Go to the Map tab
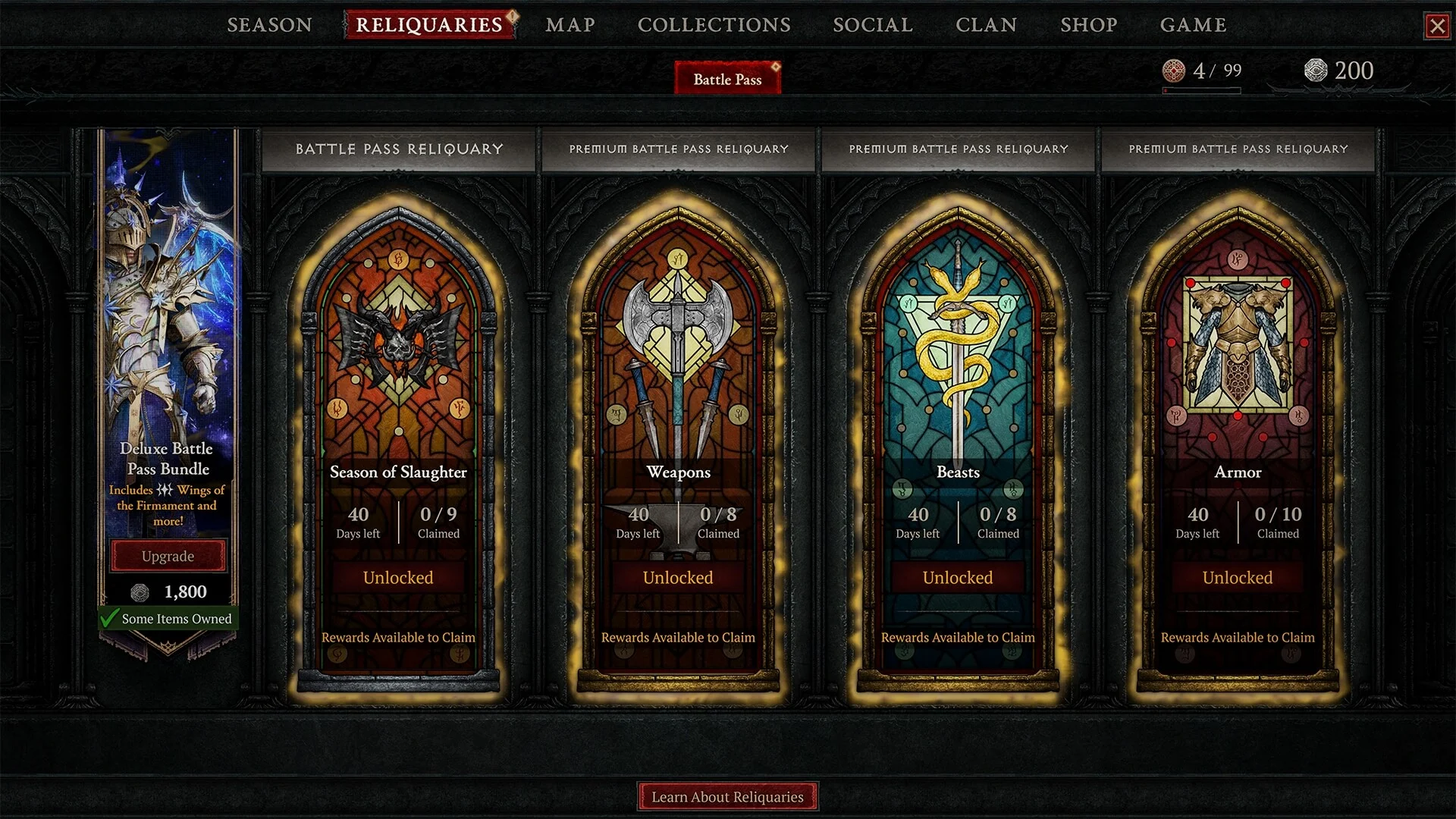Image resolution: width=1456 pixels, height=819 pixels. point(570,25)
